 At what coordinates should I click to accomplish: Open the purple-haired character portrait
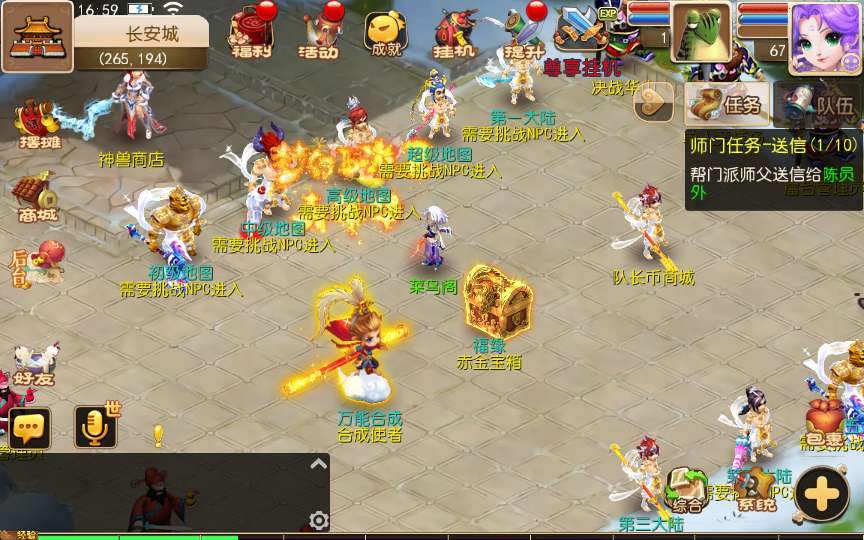tap(824, 38)
